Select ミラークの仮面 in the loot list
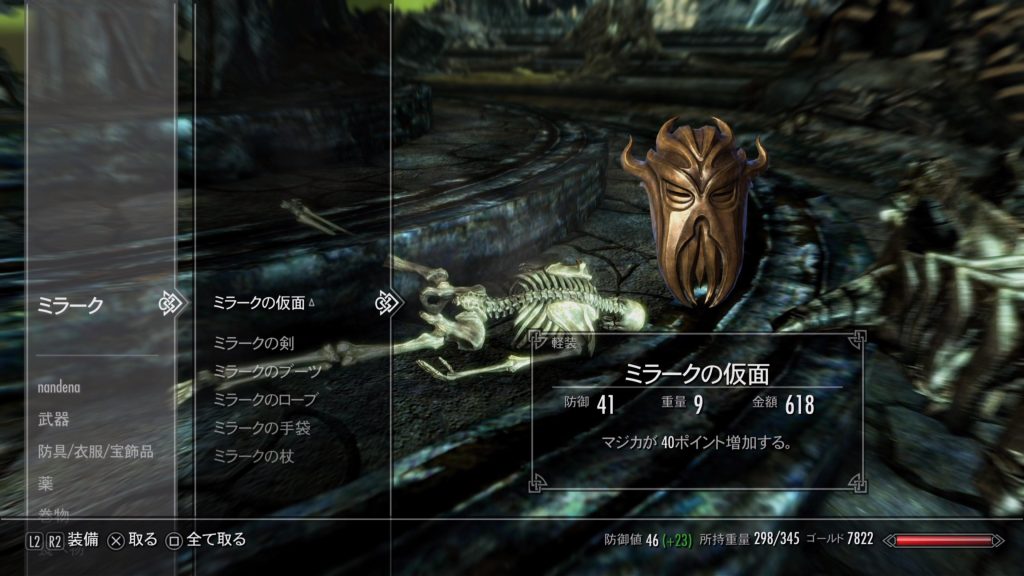Screen dimensions: 1024x576 (260, 302)
